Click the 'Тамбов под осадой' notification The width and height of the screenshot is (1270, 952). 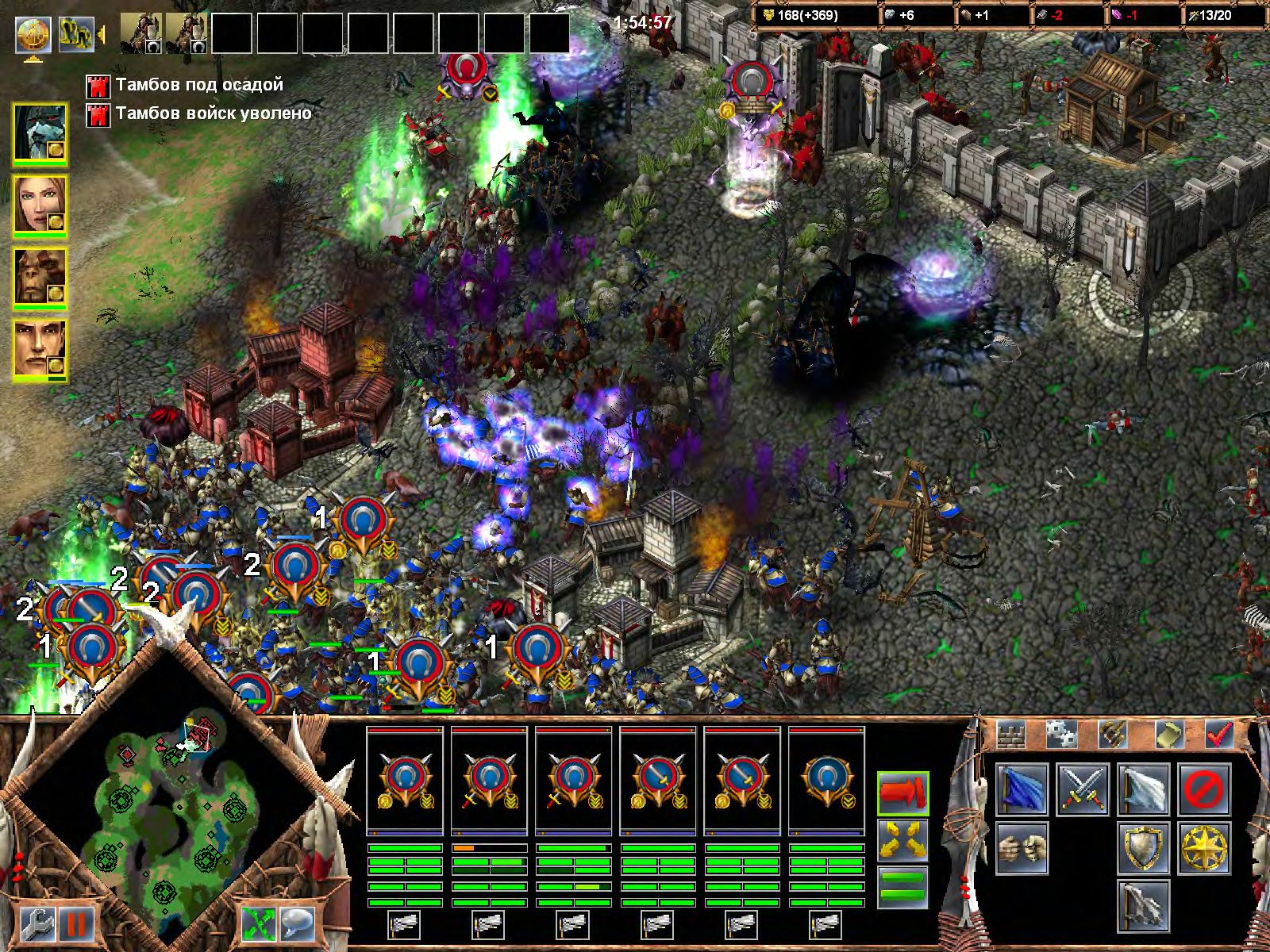pos(198,85)
